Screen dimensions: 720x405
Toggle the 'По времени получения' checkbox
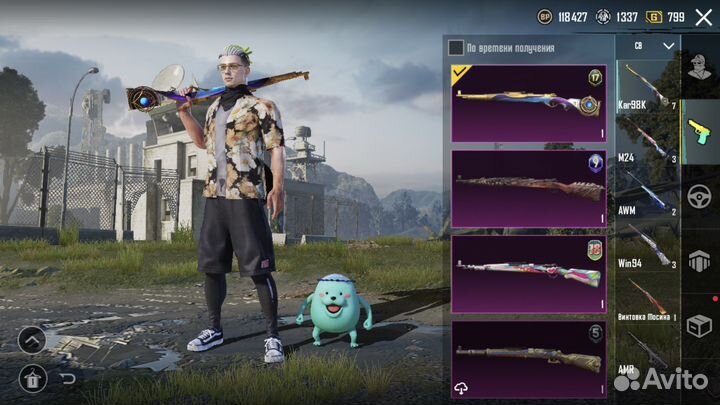pyautogui.click(x=456, y=47)
